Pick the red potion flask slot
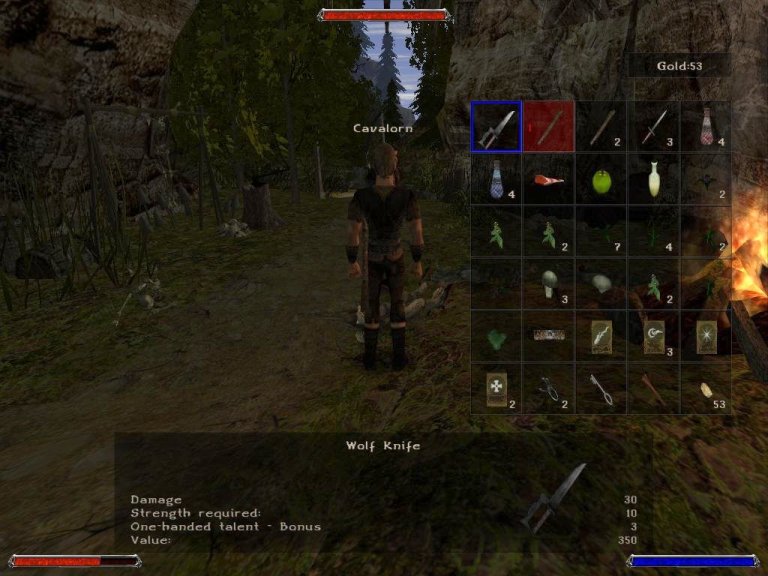Screen dimensions: 768x576 tap(705, 126)
